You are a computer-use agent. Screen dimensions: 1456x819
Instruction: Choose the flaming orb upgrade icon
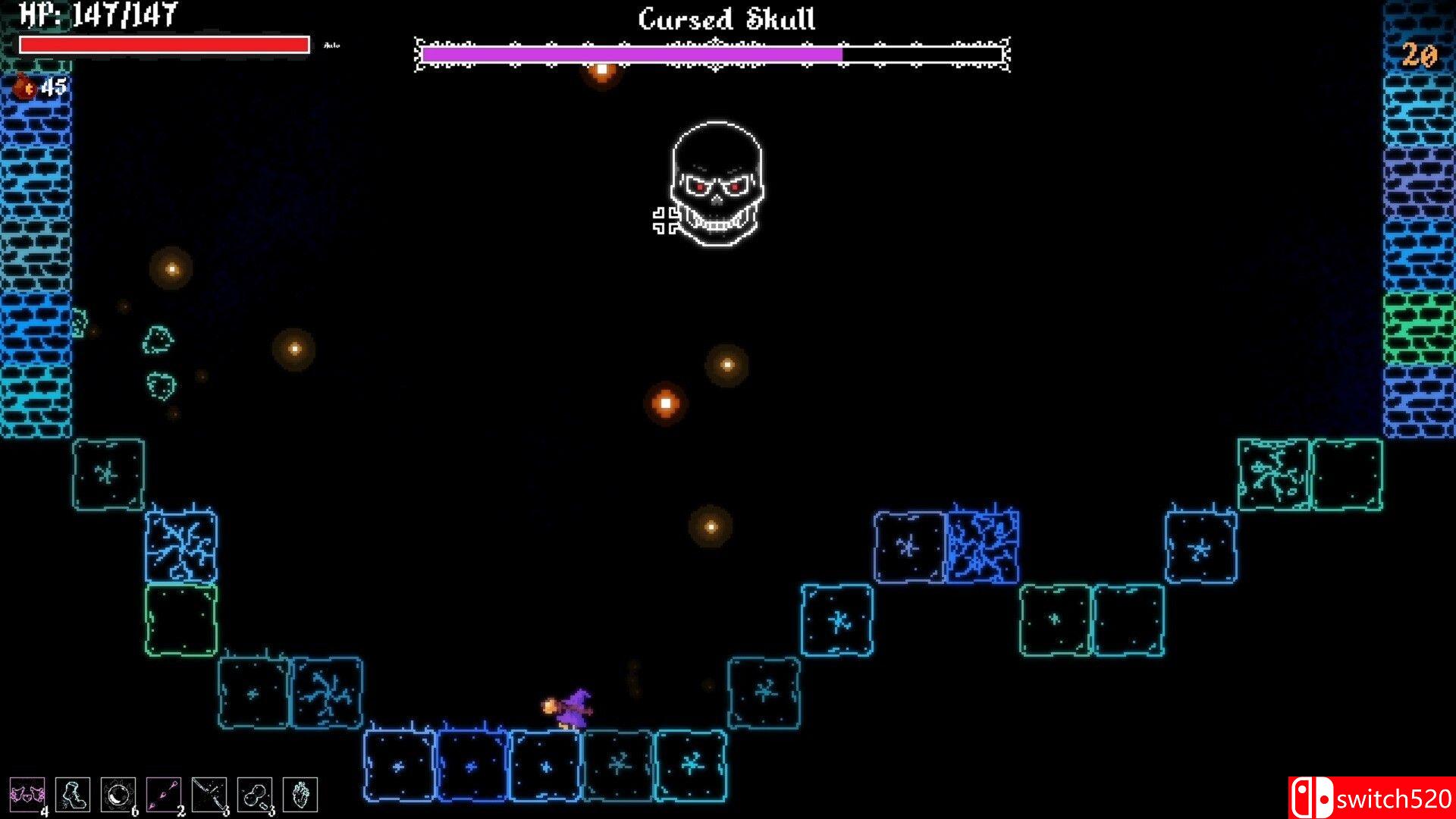[118, 795]
